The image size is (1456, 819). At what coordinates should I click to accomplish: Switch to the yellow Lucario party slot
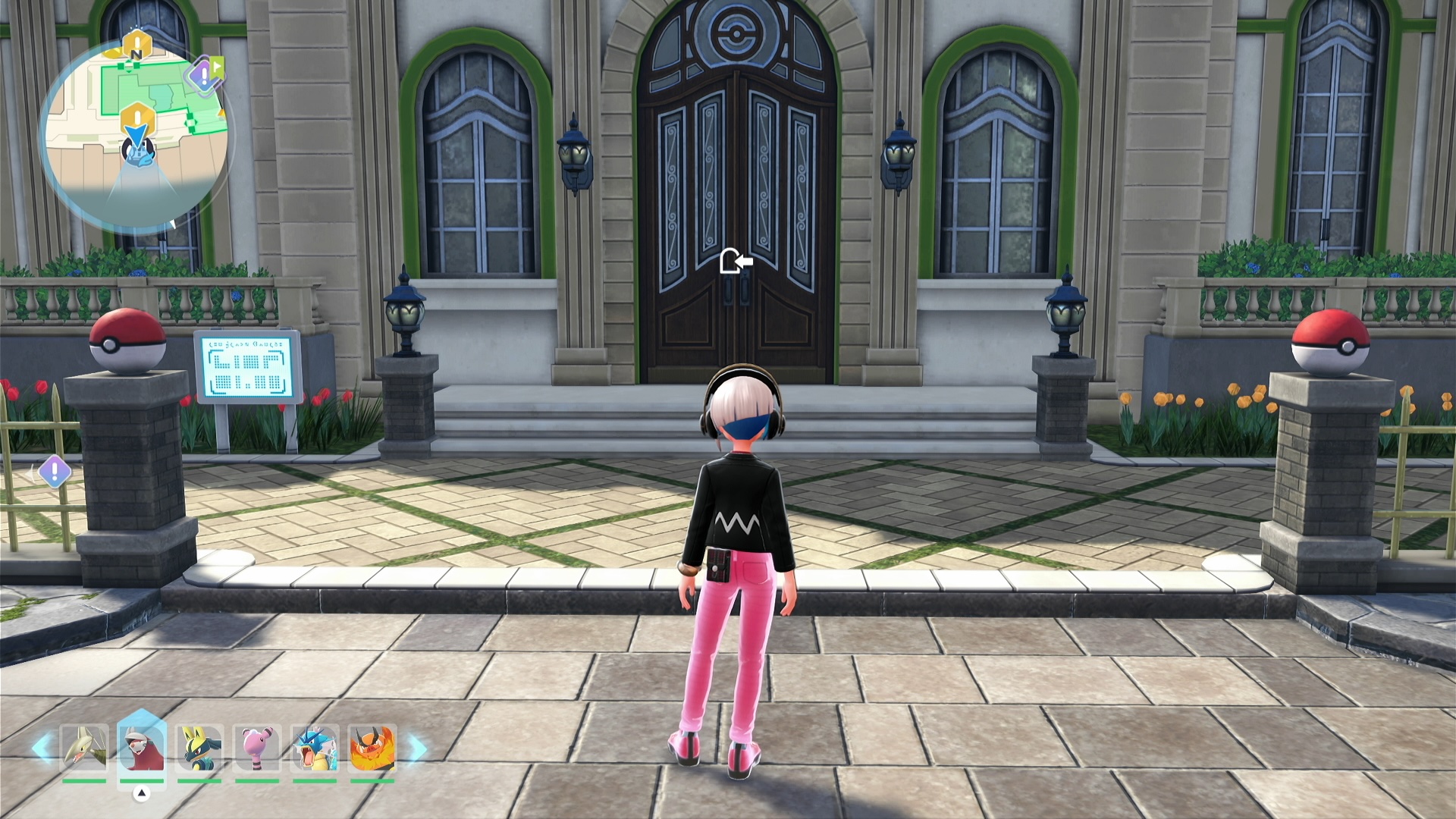pyautogui.click(x=199, y=748)
